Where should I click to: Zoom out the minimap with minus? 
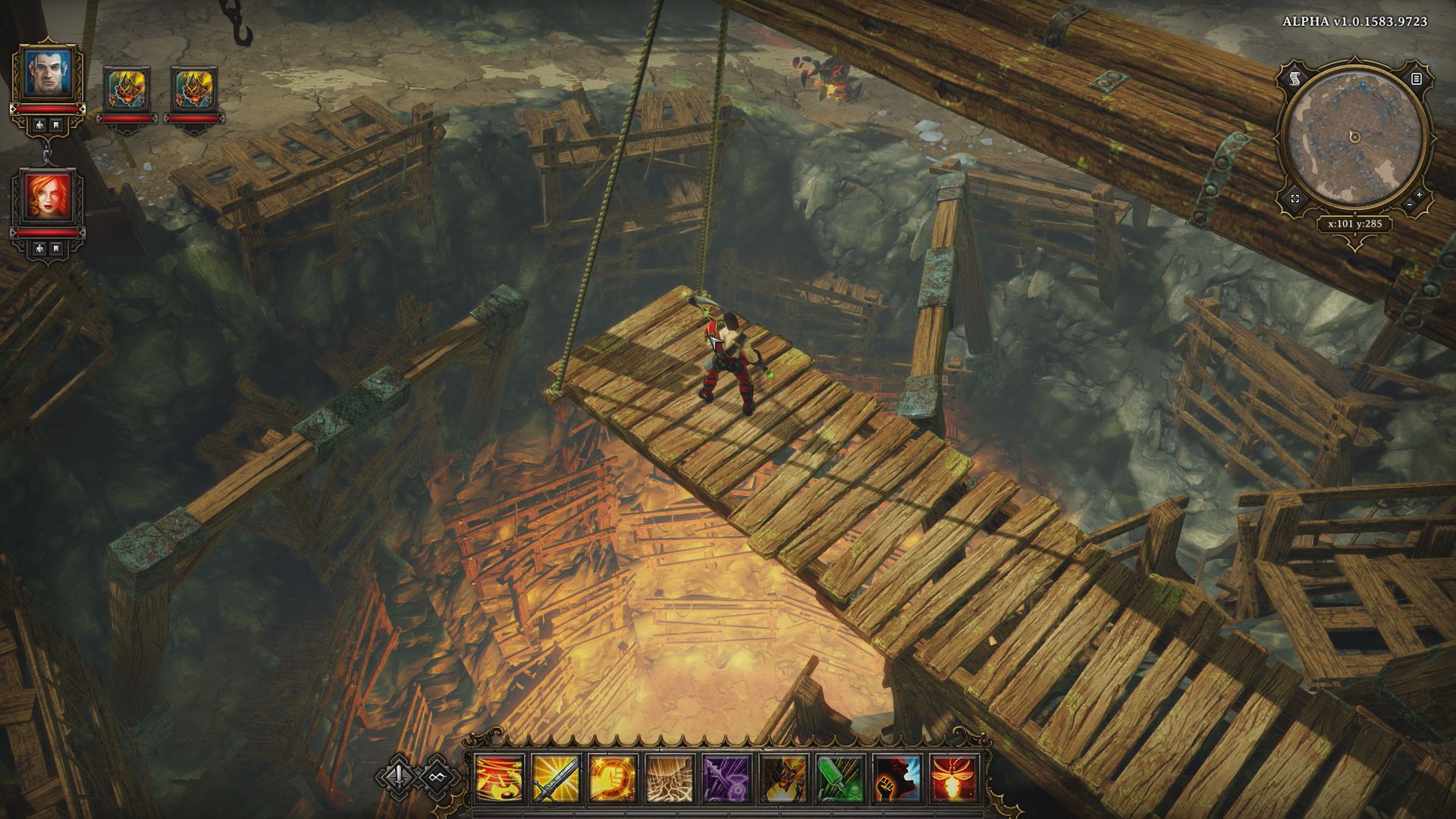click(x=1409, y=206)
